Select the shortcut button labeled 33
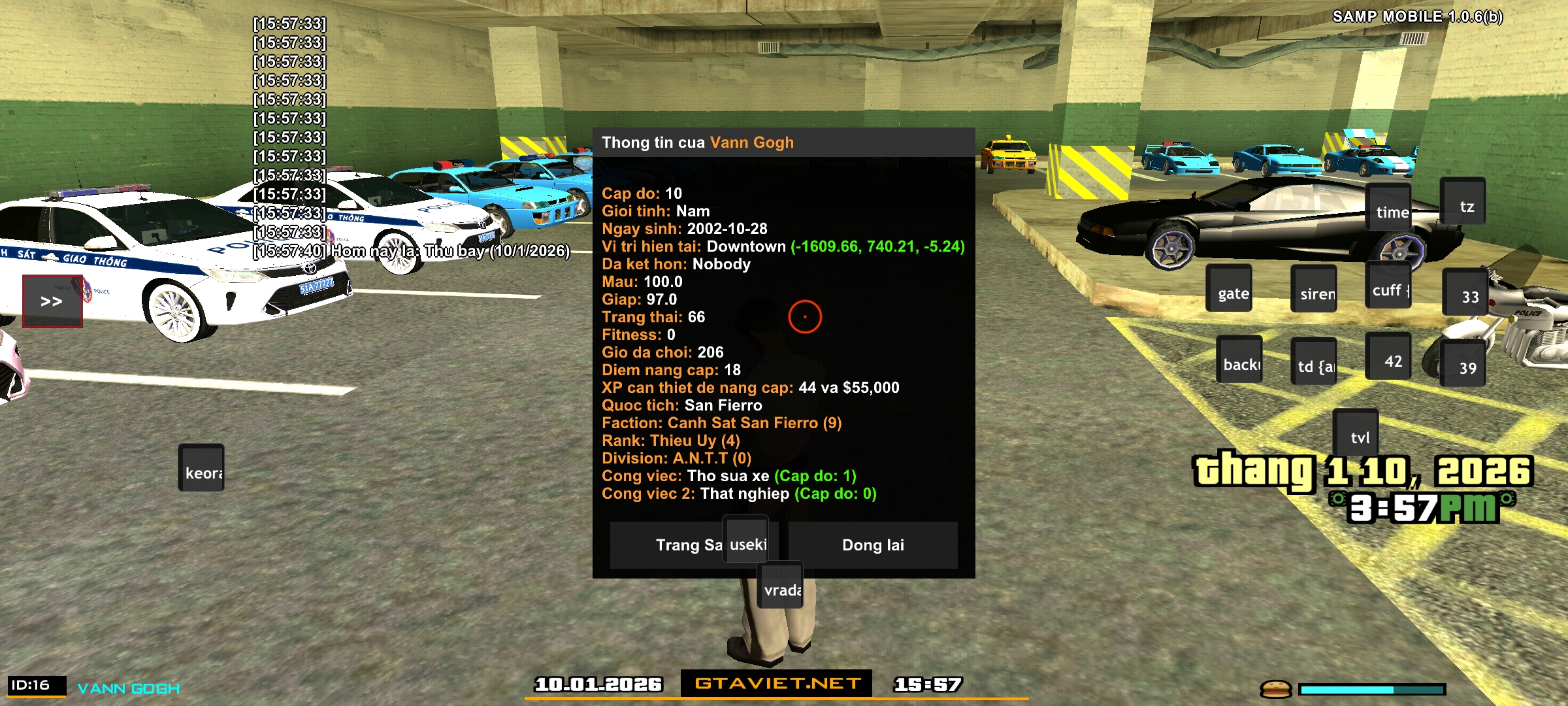Image resolution: width=1568 pixels, height=706 pixels. coord(1465,292)
